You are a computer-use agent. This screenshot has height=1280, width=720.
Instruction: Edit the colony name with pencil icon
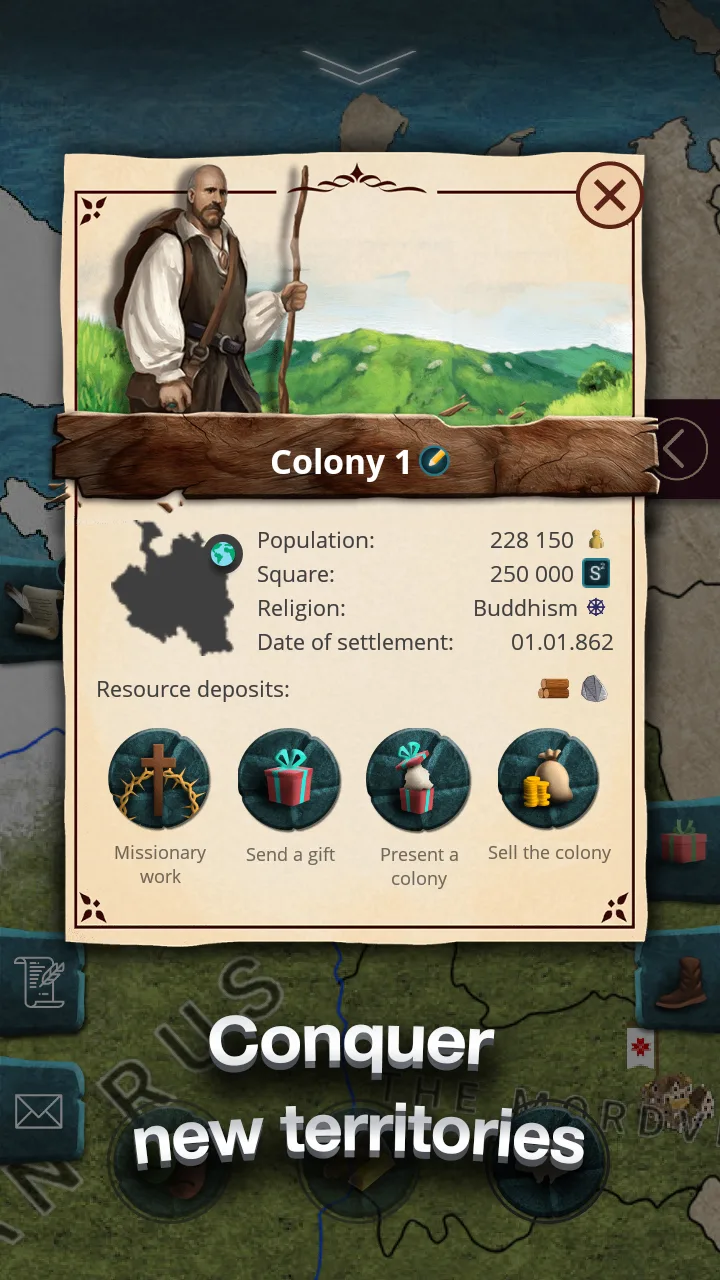click(434, 461)
